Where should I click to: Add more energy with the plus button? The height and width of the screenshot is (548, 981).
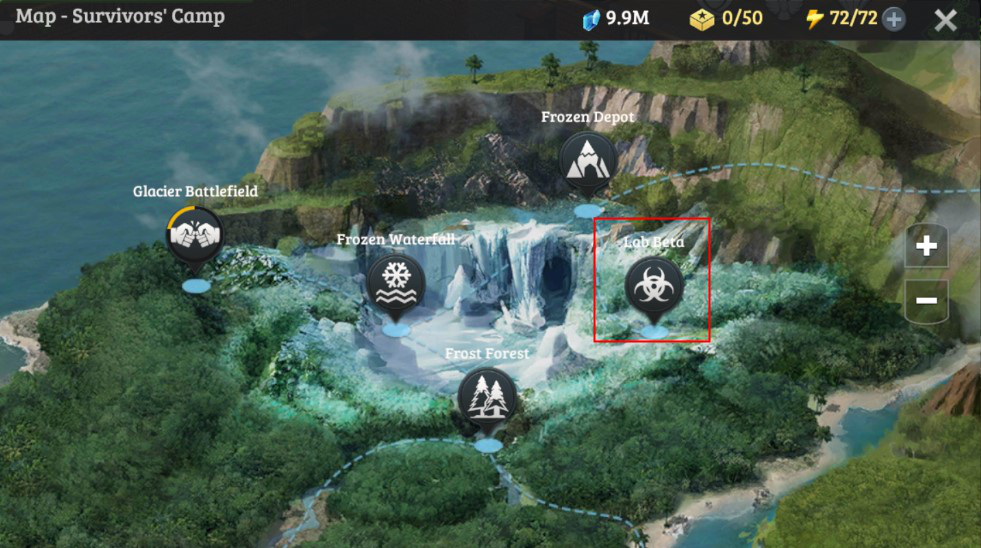(894, 19)
